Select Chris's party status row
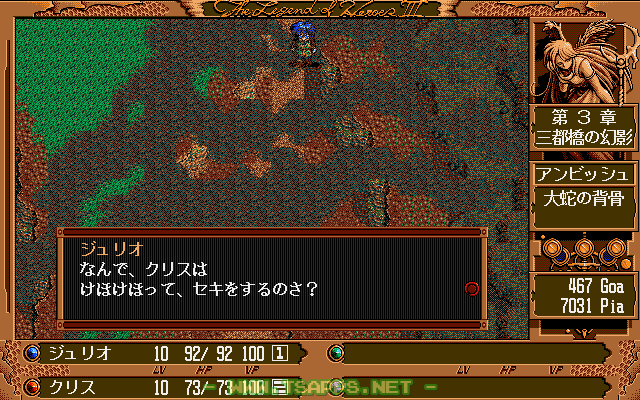Screen dimensions: 640x400 point(160,386)
